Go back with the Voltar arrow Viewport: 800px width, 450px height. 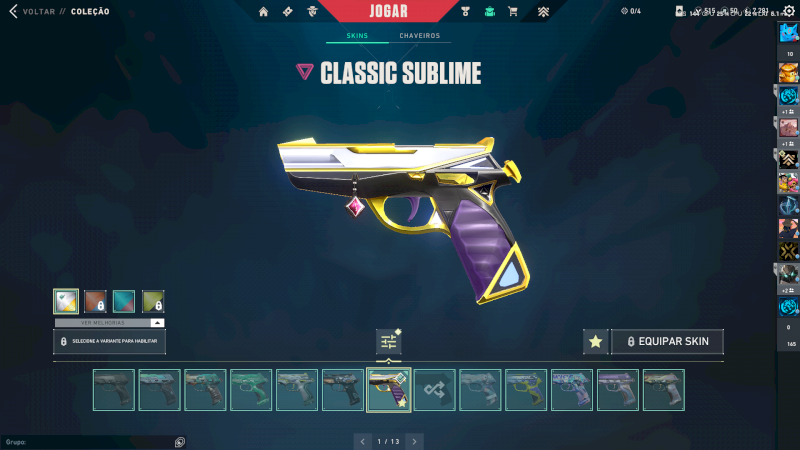(13, 11)
